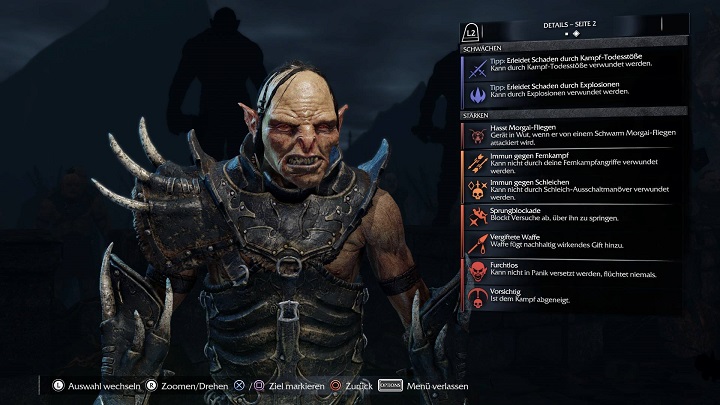Click the Immun gegen Schleichen entry
This screenshot has width=720, height=405.
[x=573, y=190]
